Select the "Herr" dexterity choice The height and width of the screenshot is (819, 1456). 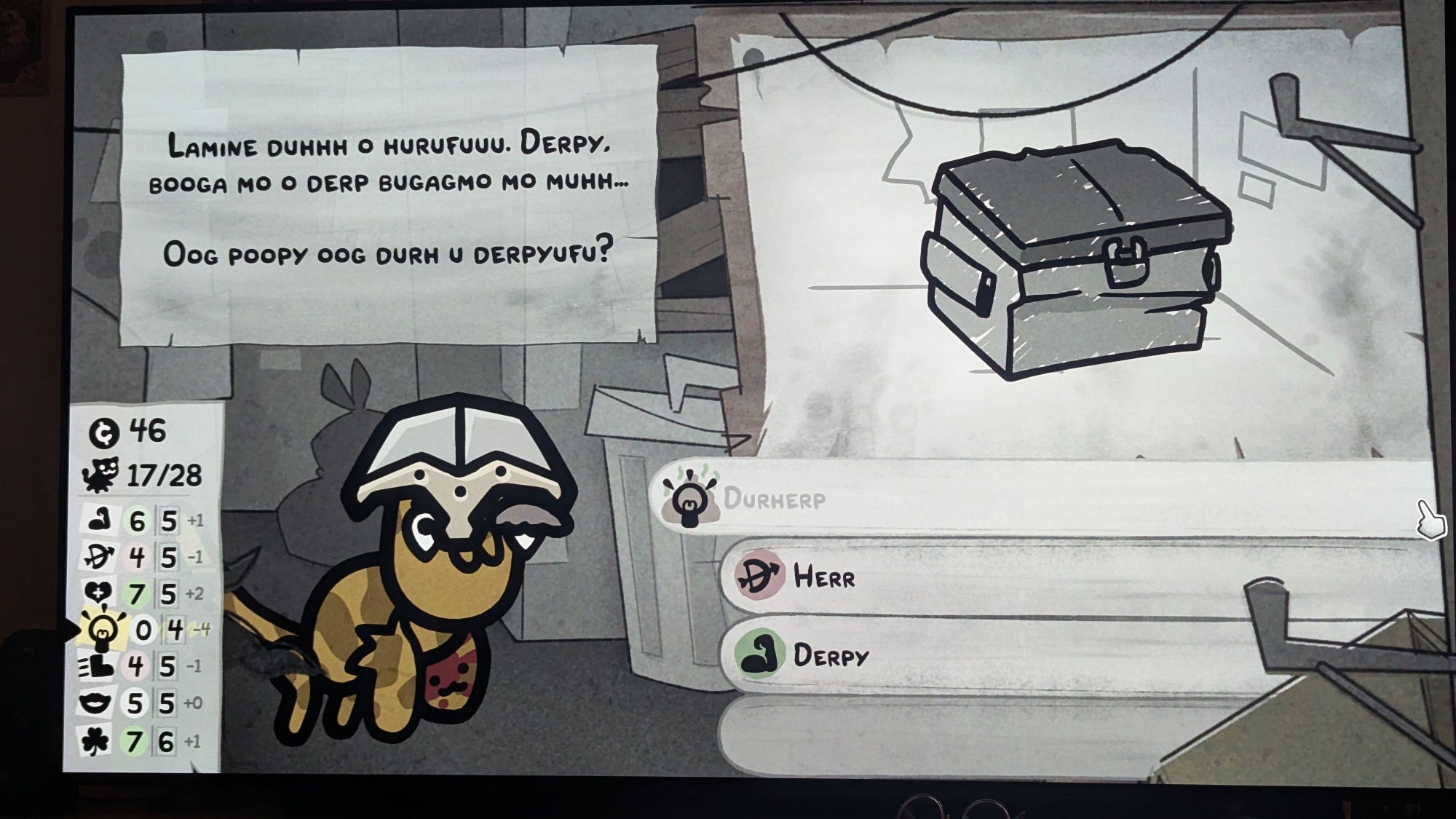pos(824,577)
